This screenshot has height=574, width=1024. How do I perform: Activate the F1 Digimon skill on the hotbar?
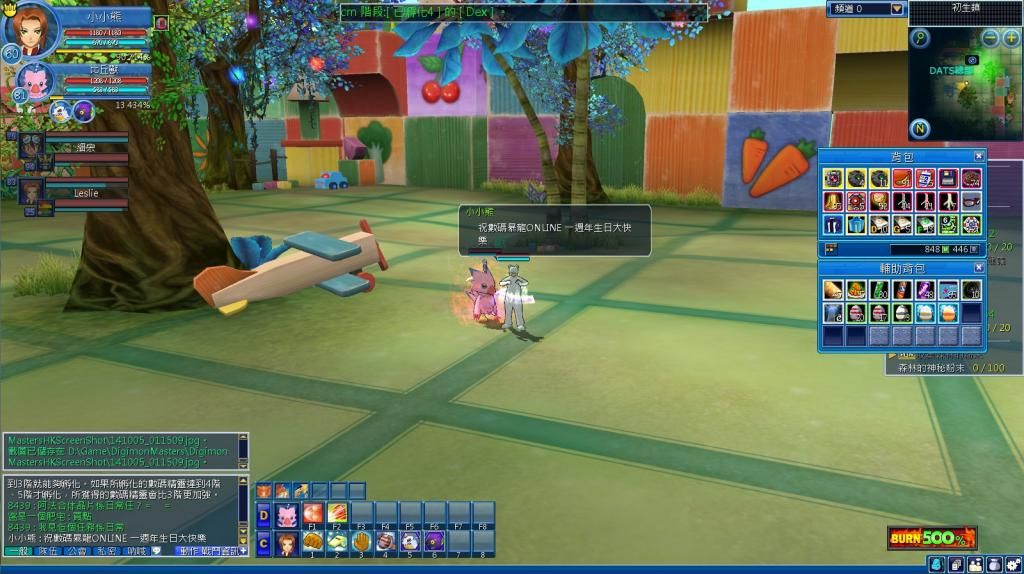click(313, 513)
